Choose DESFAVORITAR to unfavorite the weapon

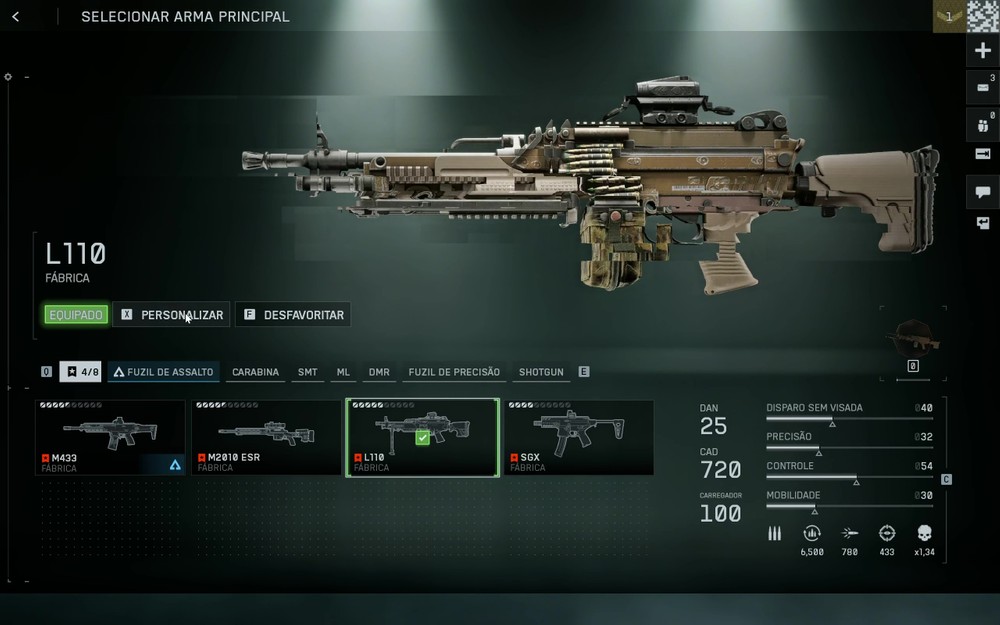[x=293, y=315]
